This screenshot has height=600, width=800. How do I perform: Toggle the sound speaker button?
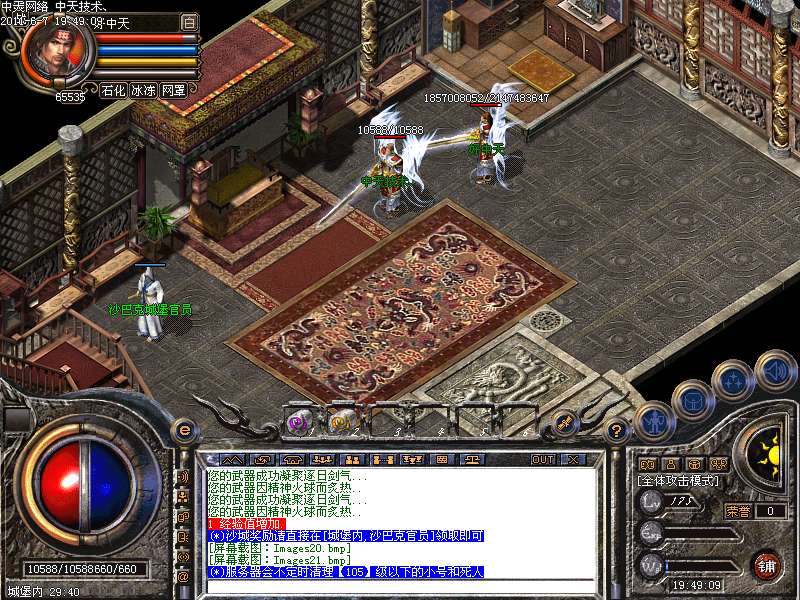point(775,371)
